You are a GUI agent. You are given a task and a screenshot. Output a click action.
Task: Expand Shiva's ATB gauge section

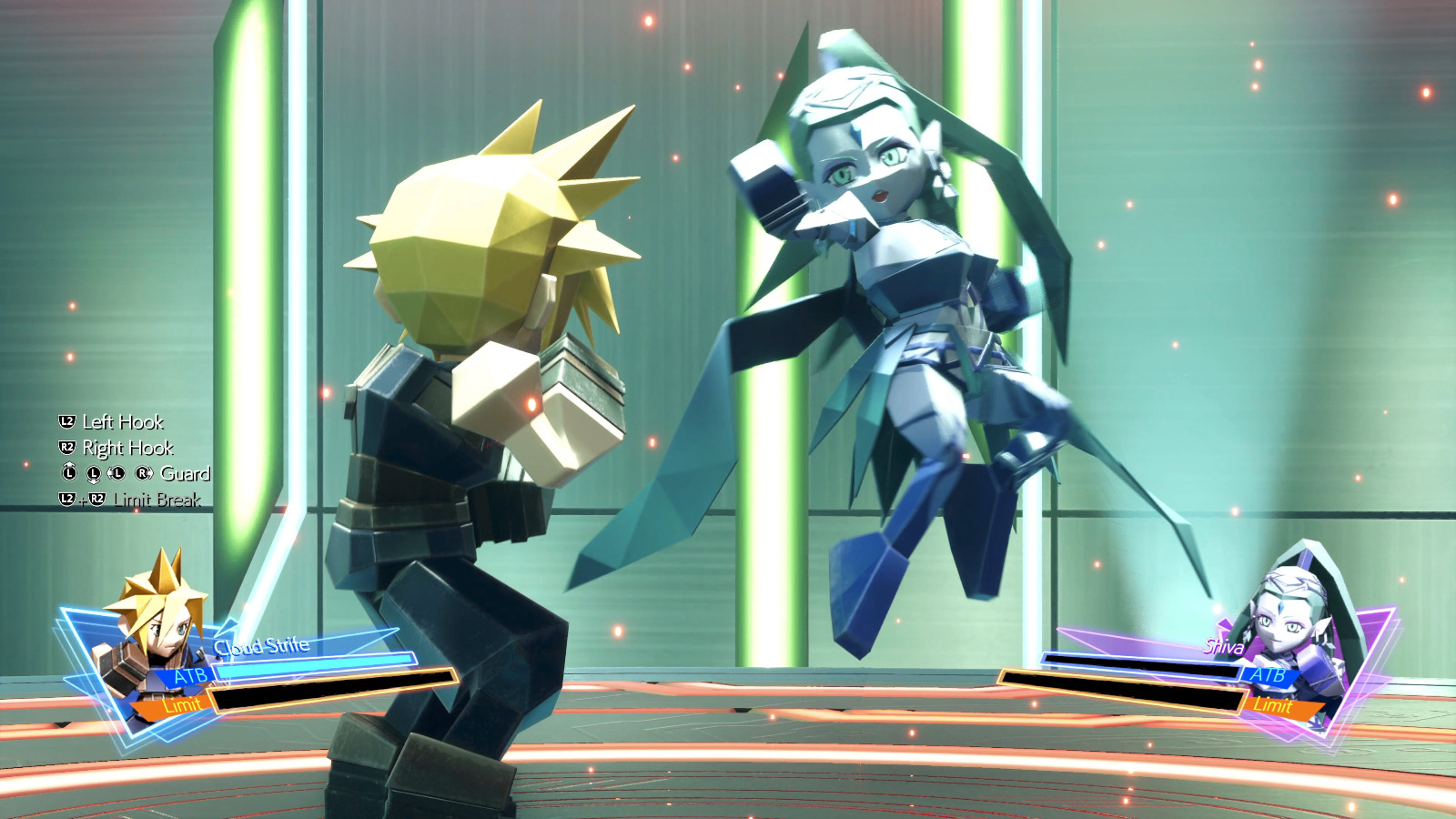[x=1269, y=675]
